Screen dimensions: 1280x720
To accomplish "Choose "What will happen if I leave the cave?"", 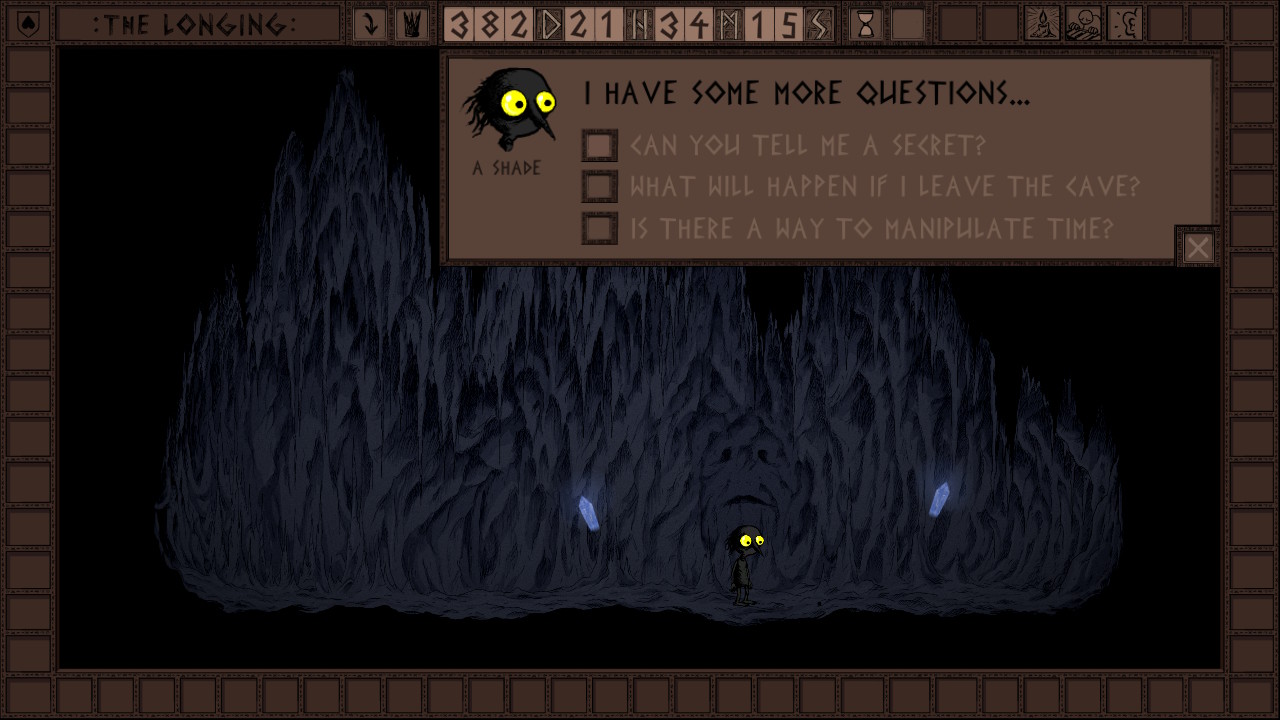I will (600, 187).
